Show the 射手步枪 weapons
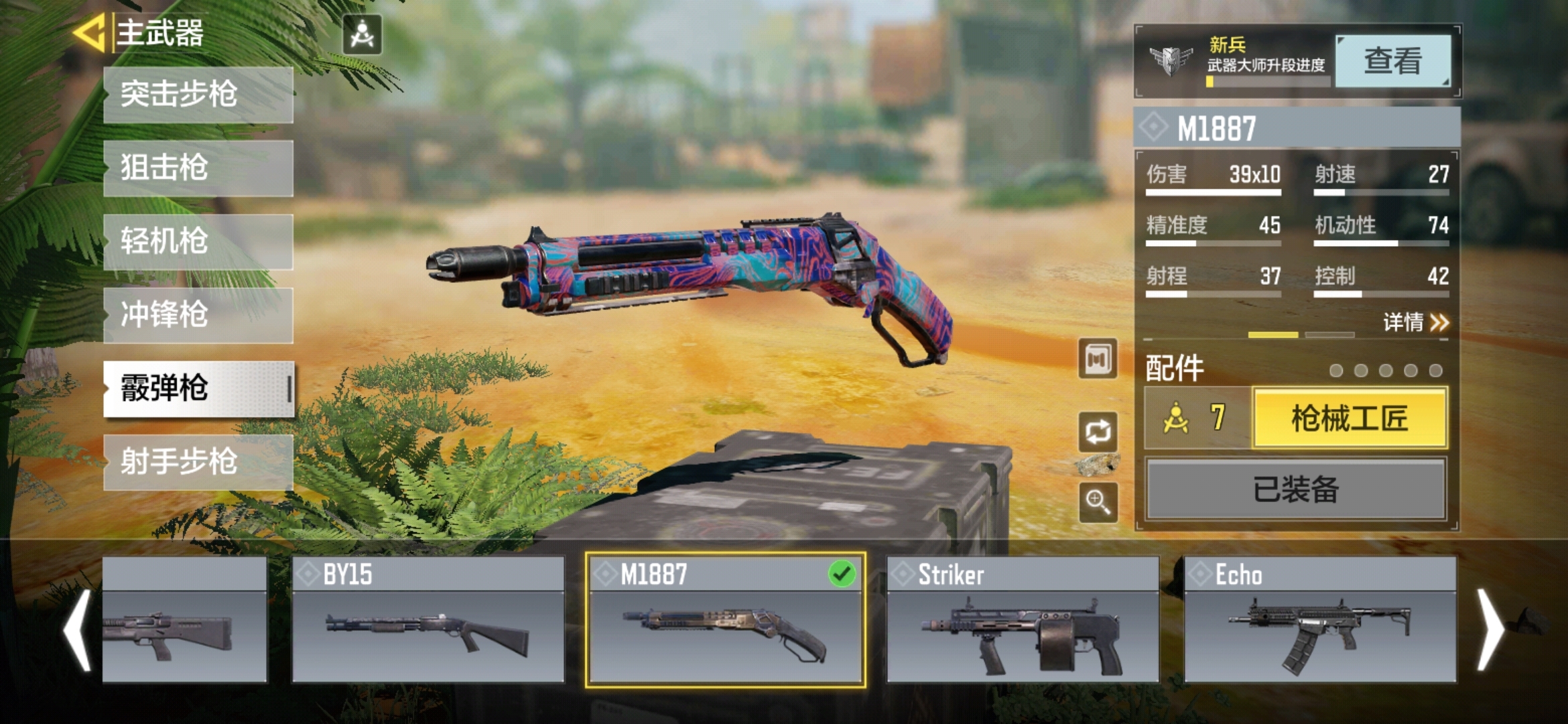This screenshot has width=1568, height=724. tap(198, 463)
